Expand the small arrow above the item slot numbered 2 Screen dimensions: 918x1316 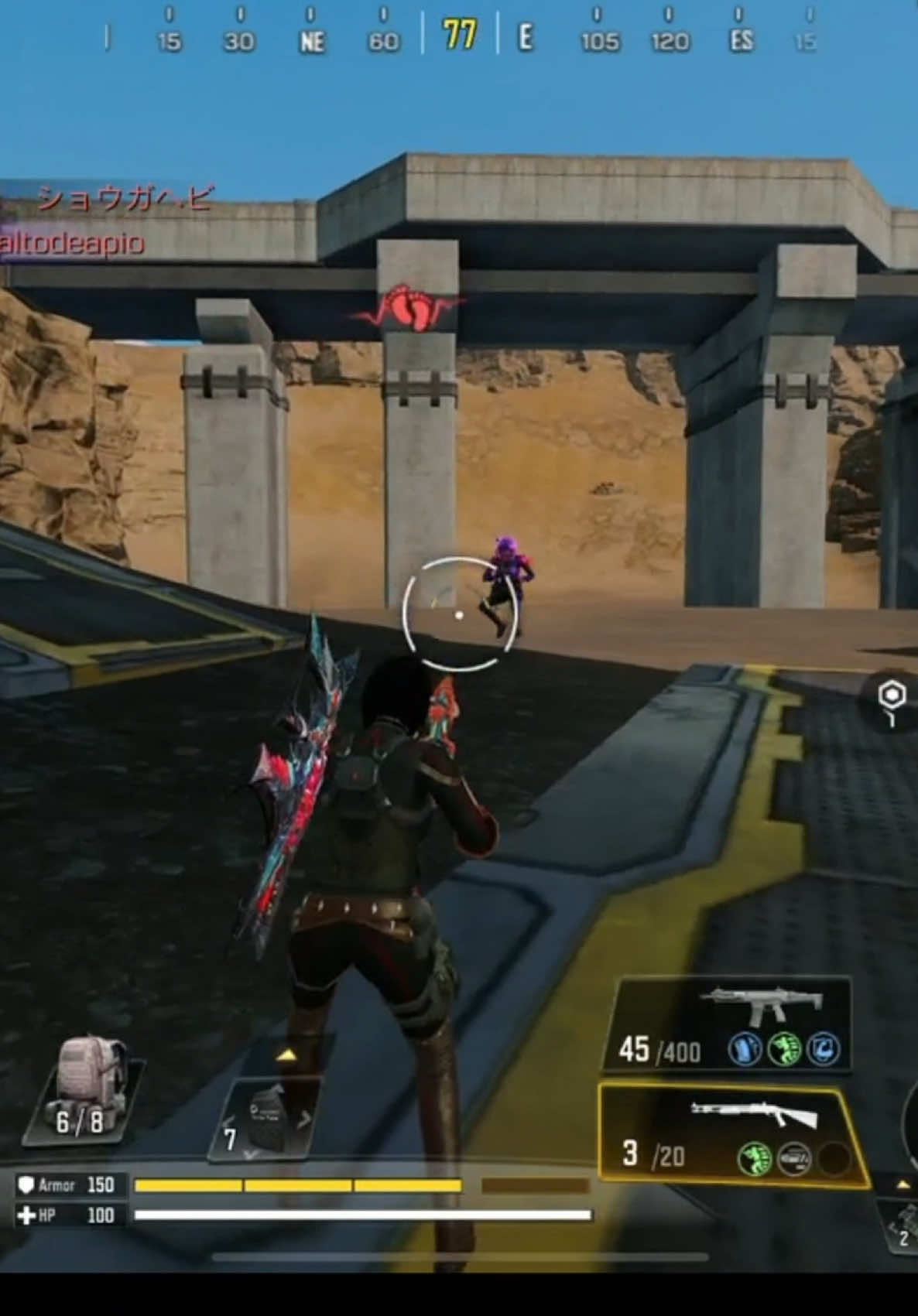[903, 1184]
